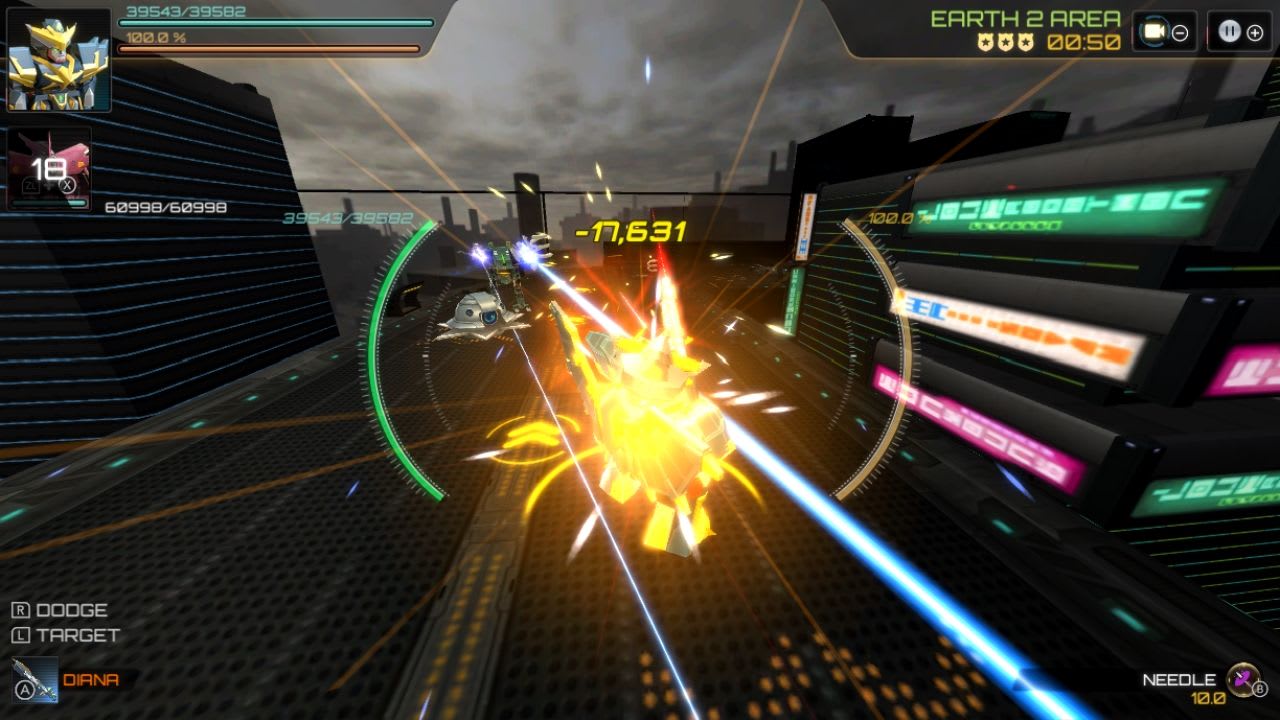Activate the L TARGET prompt
The width and height of the screenshot is (1280, 720).
62,634
